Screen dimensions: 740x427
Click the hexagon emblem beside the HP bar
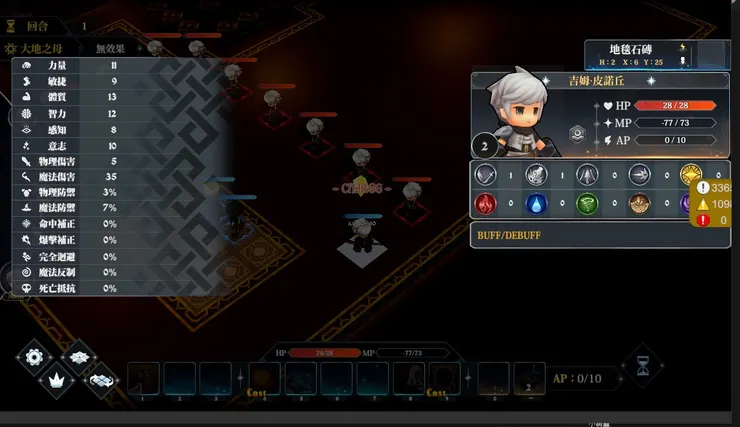coord(577,133)
